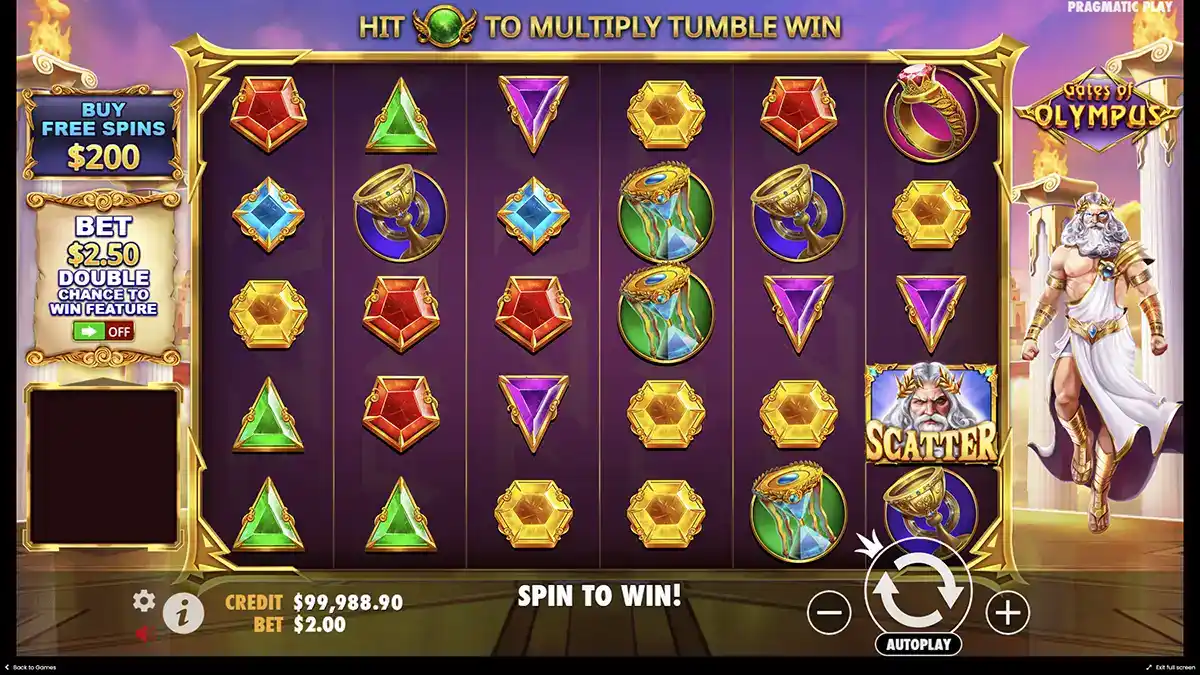Viewport: 1200px width, 675px height.
Task: Show the game info paytable
Action: click(x=182, y=614)
